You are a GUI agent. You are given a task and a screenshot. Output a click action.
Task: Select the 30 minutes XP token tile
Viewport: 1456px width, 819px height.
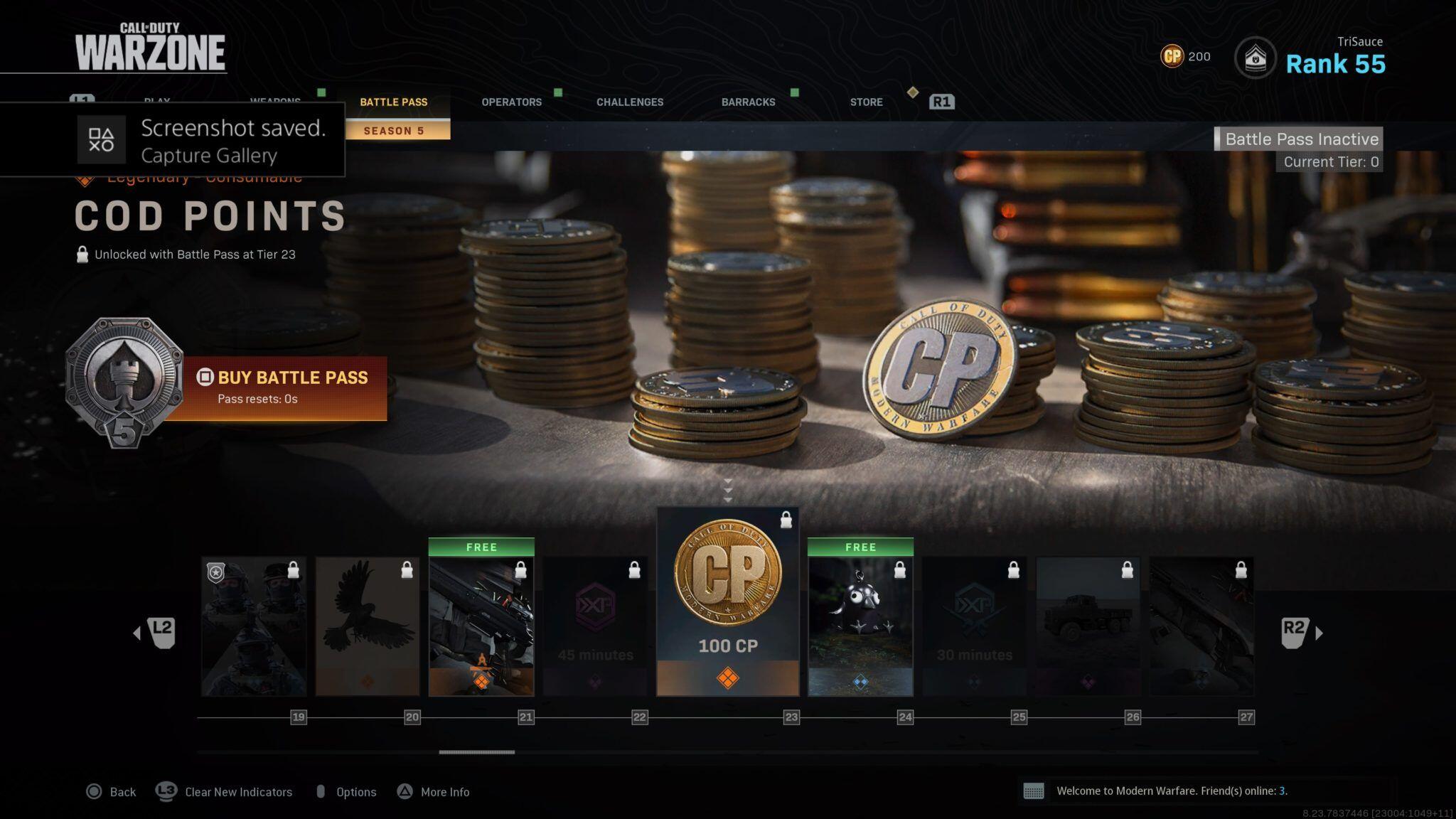974,626
